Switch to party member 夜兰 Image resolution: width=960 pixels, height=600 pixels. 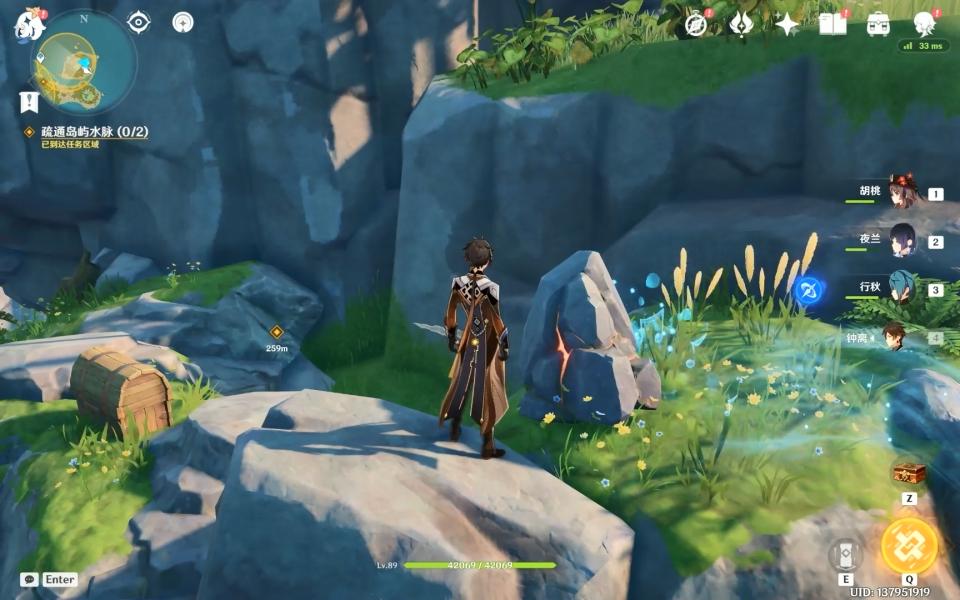point(902,241)
